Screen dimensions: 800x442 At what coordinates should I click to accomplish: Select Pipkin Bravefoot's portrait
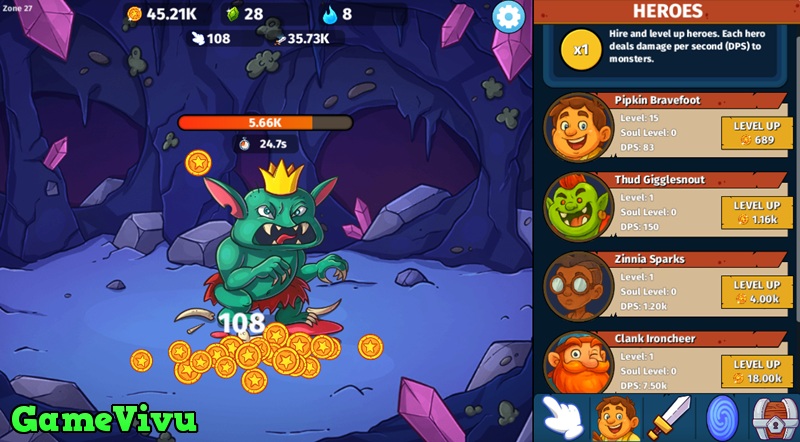(x=579, y=127)
